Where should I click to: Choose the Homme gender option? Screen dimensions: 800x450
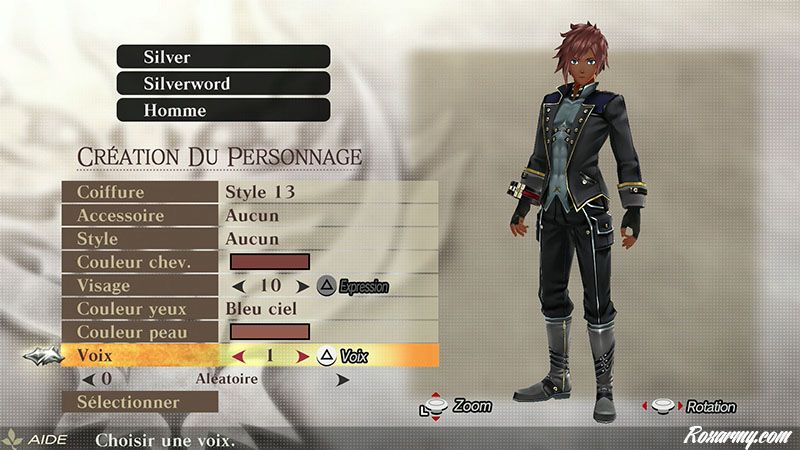pos(223,110)
